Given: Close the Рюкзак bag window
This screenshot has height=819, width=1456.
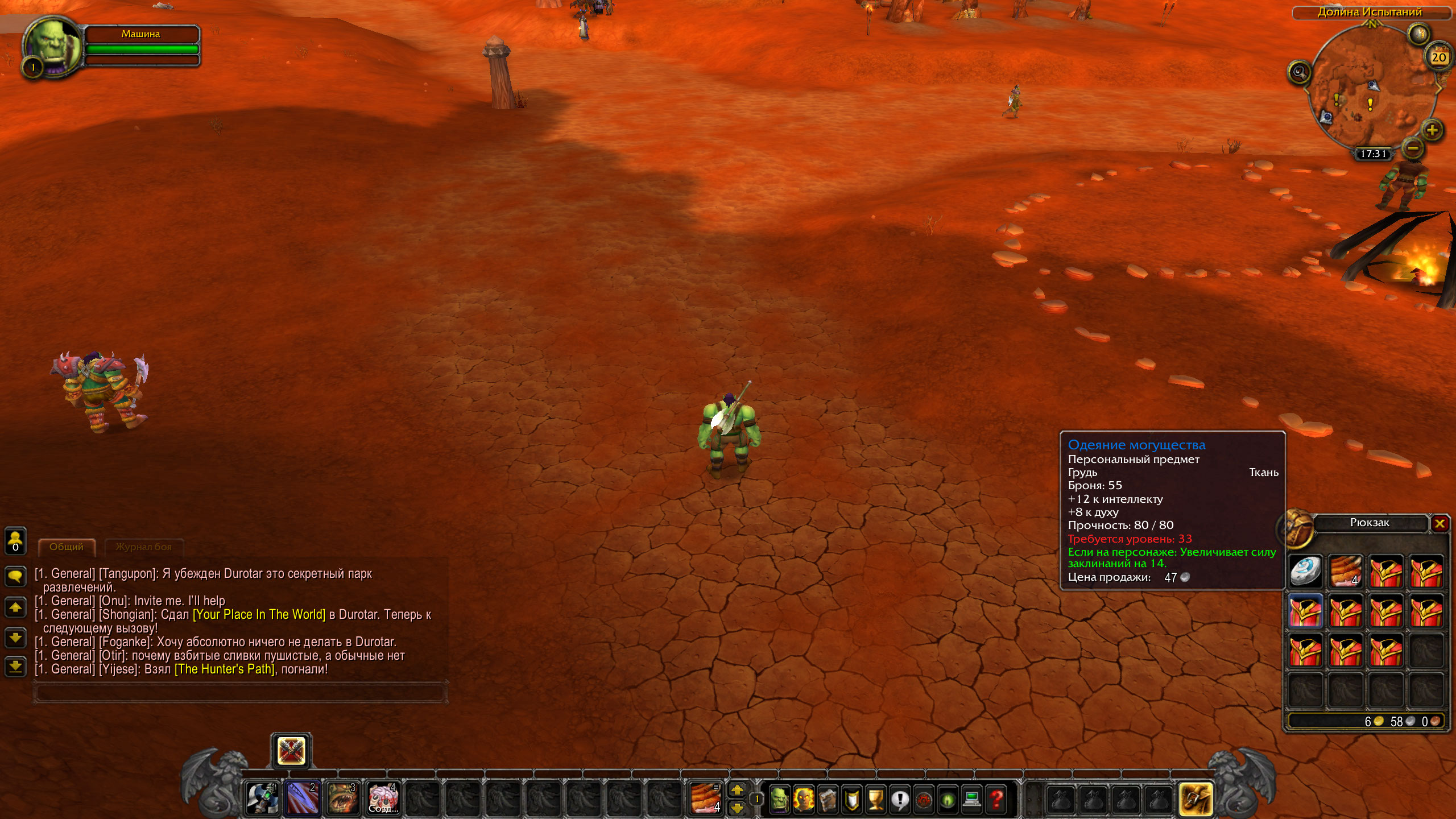Looking at the screenshot, I should (x=1440, y=523).
